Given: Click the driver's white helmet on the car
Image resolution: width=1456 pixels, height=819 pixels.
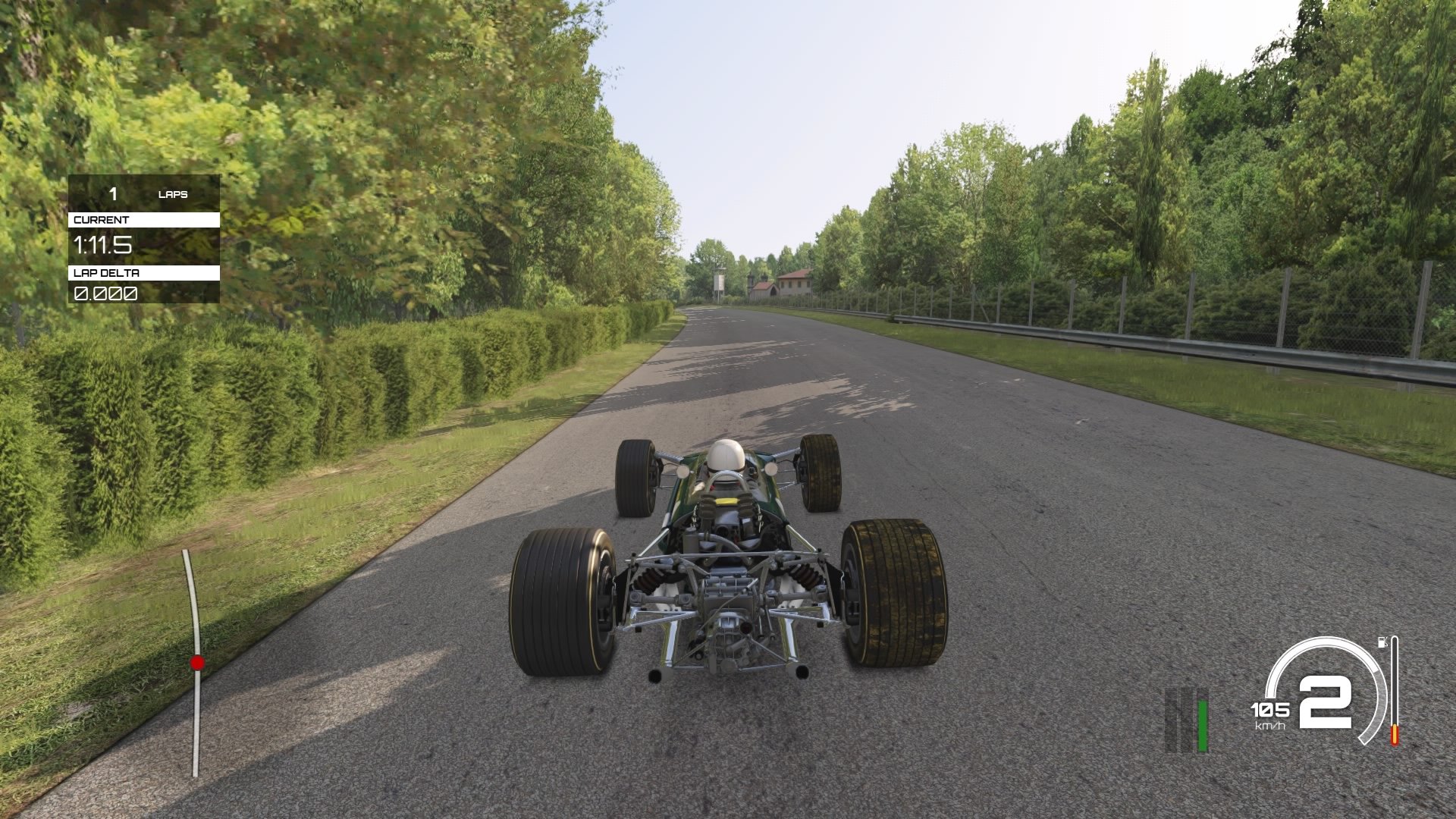Looking at the screenshot, I should click(x=726, y=457).
